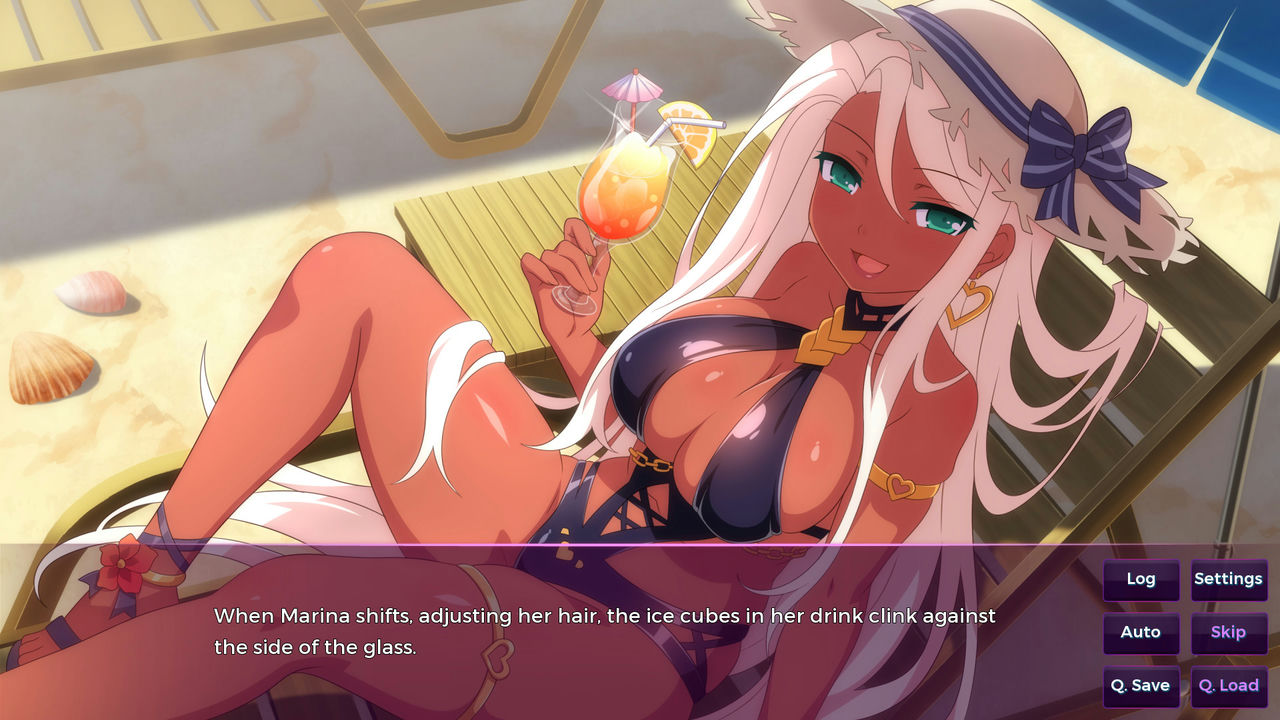View past dialogue via the Log entry
This screenshot has height=720, width=1280.
[1141, 579]
